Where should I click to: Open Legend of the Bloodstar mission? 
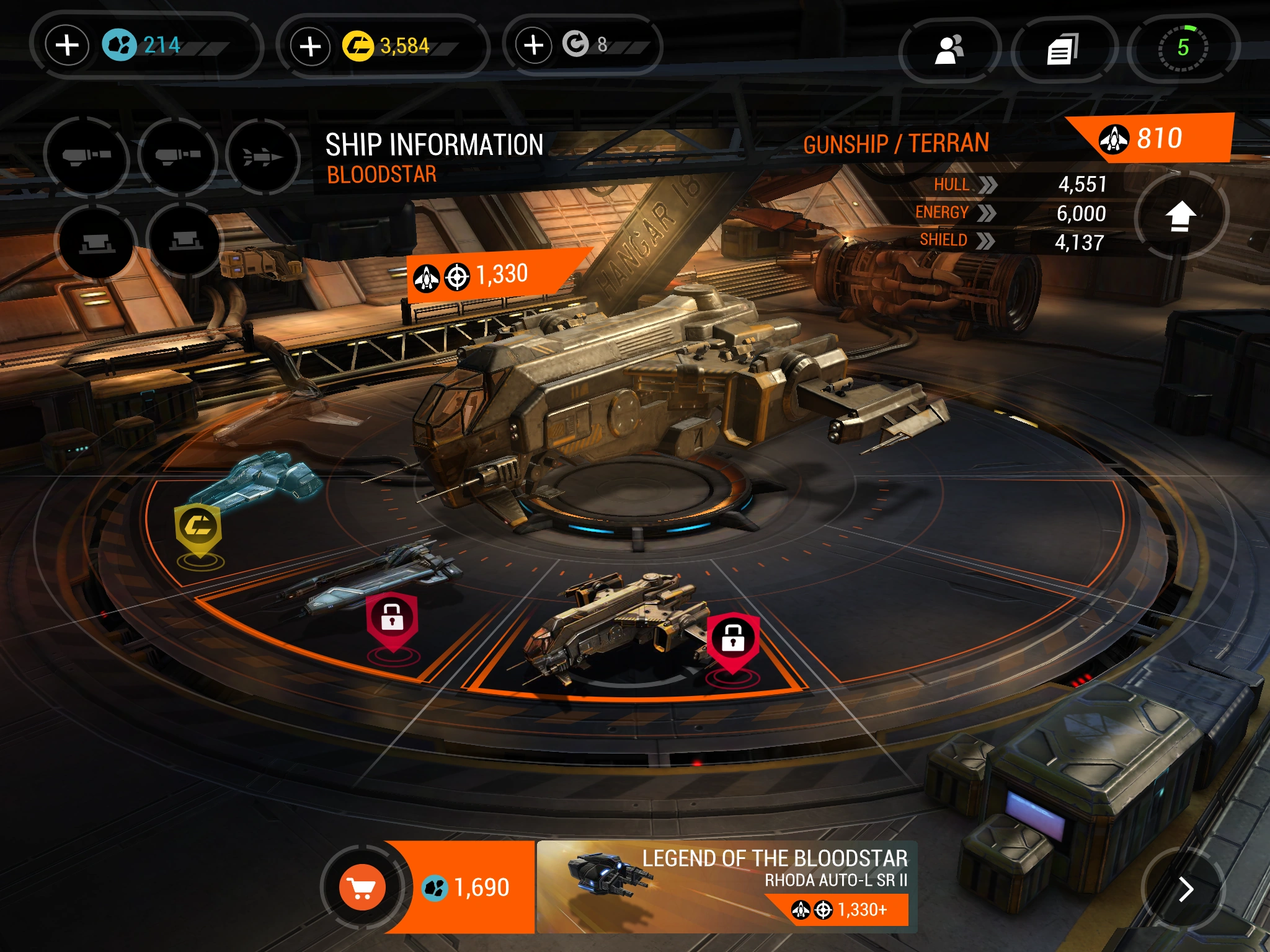click(726, 887)
